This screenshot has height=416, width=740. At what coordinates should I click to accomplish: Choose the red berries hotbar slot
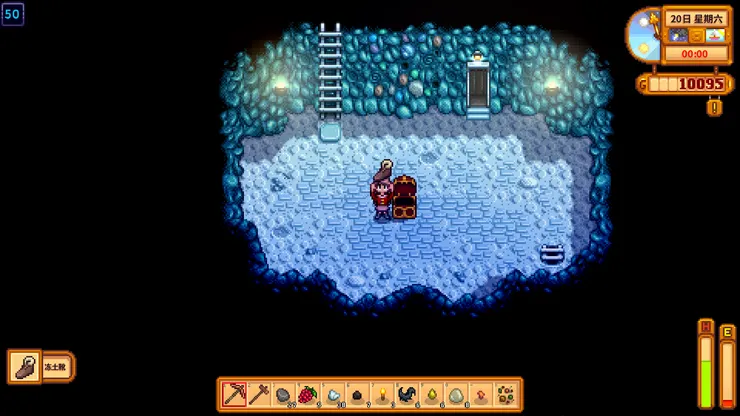[308, 394]
